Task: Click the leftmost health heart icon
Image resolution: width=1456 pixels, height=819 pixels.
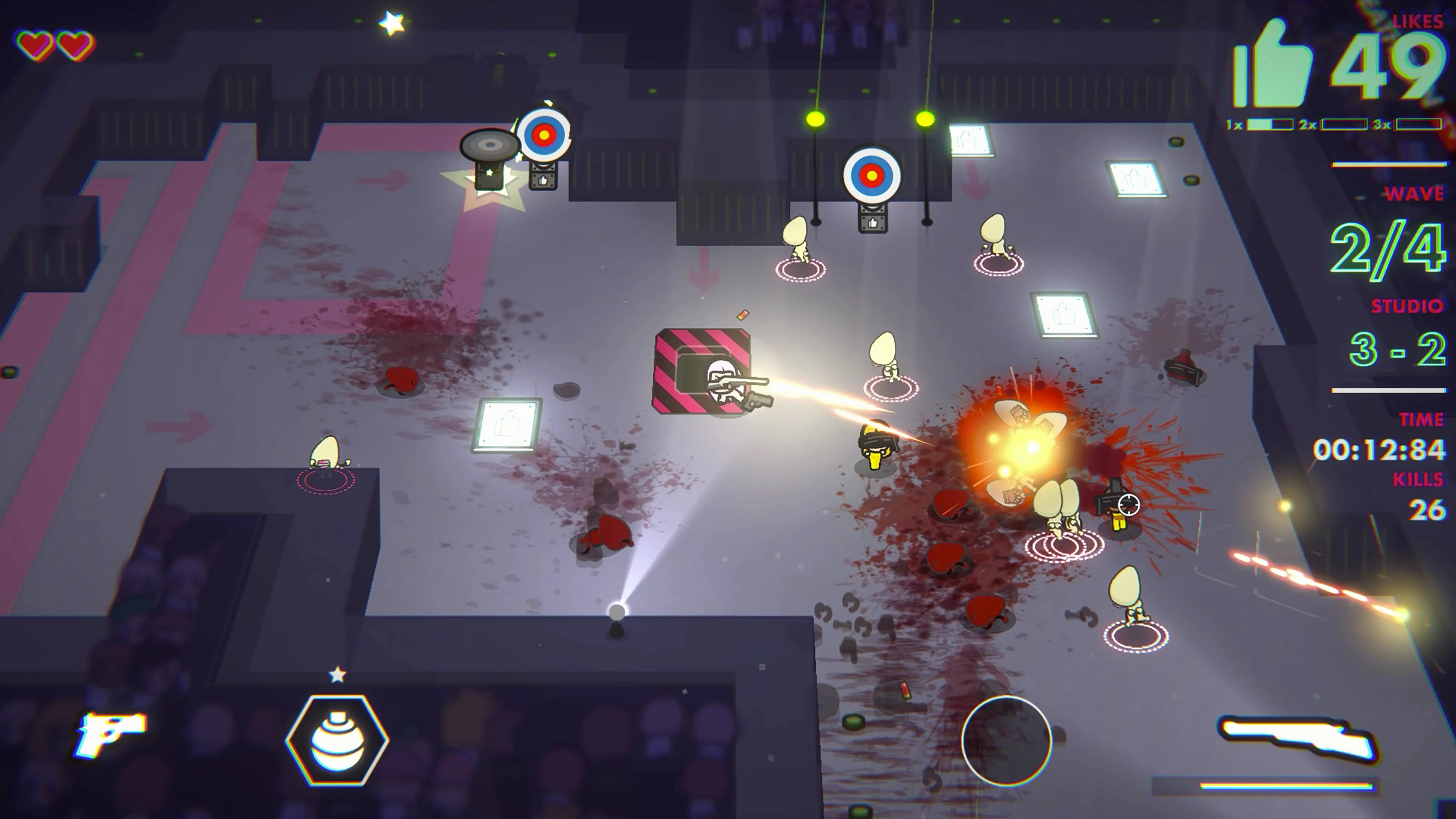Action: (35, 45)
